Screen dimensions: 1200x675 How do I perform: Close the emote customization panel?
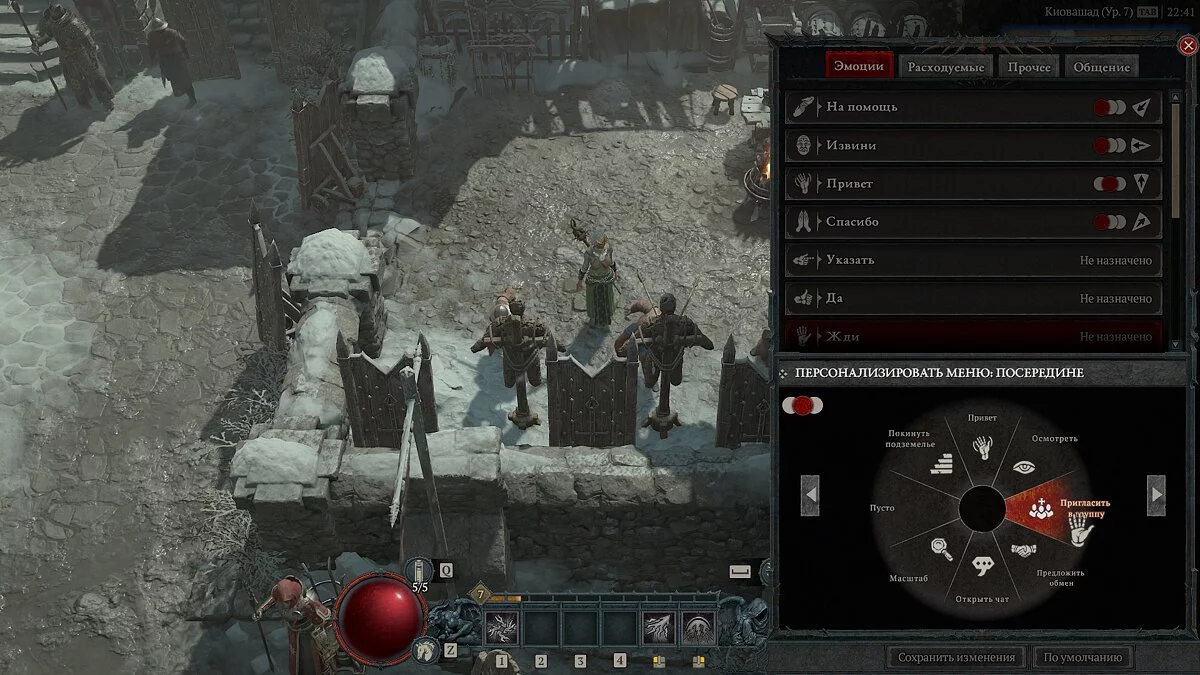pos(1188,45)
